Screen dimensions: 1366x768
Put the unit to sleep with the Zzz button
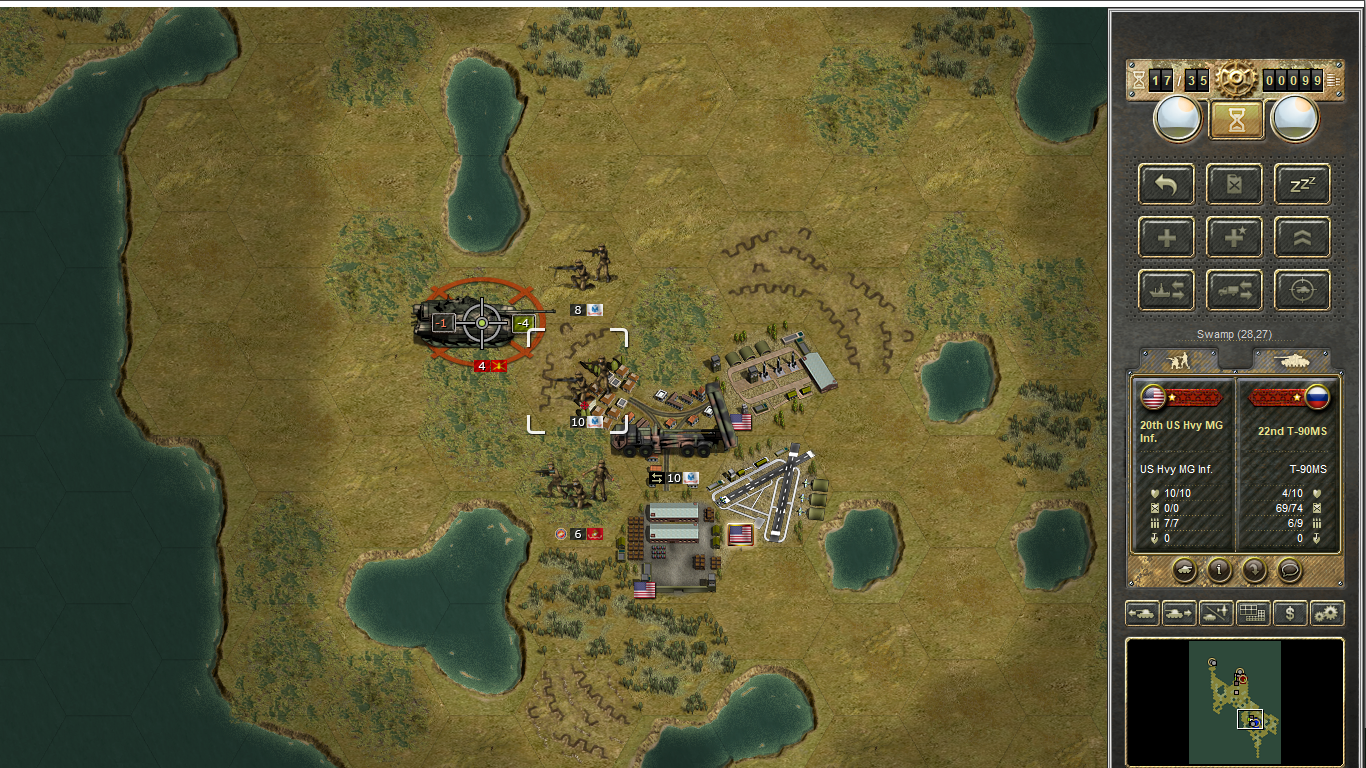[1302, 184]
